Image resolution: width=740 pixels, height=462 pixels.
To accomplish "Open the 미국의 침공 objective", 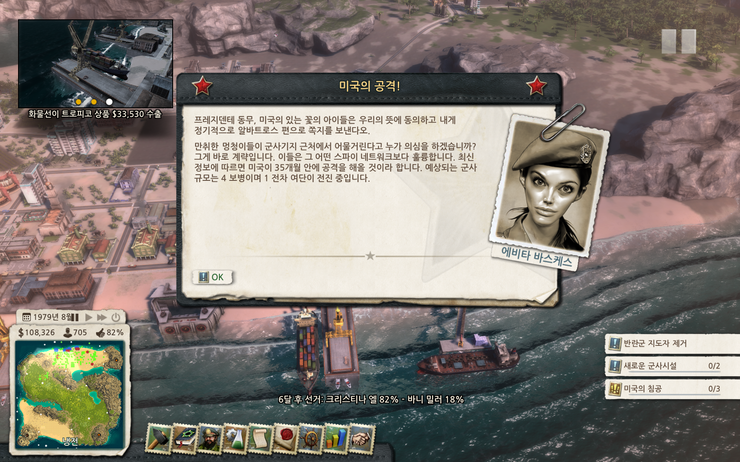I will pos(670,388).
